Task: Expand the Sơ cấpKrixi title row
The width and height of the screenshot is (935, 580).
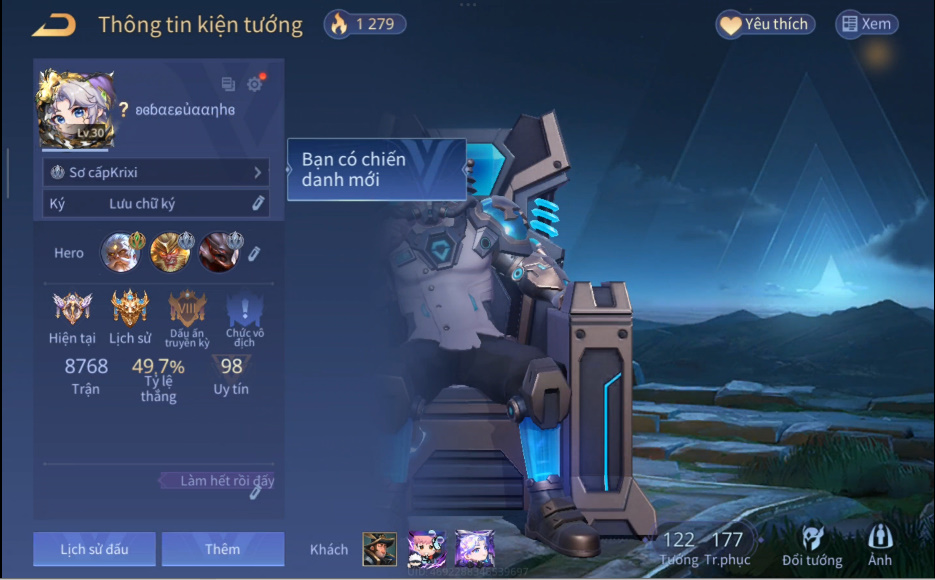Action: (156, 173)
